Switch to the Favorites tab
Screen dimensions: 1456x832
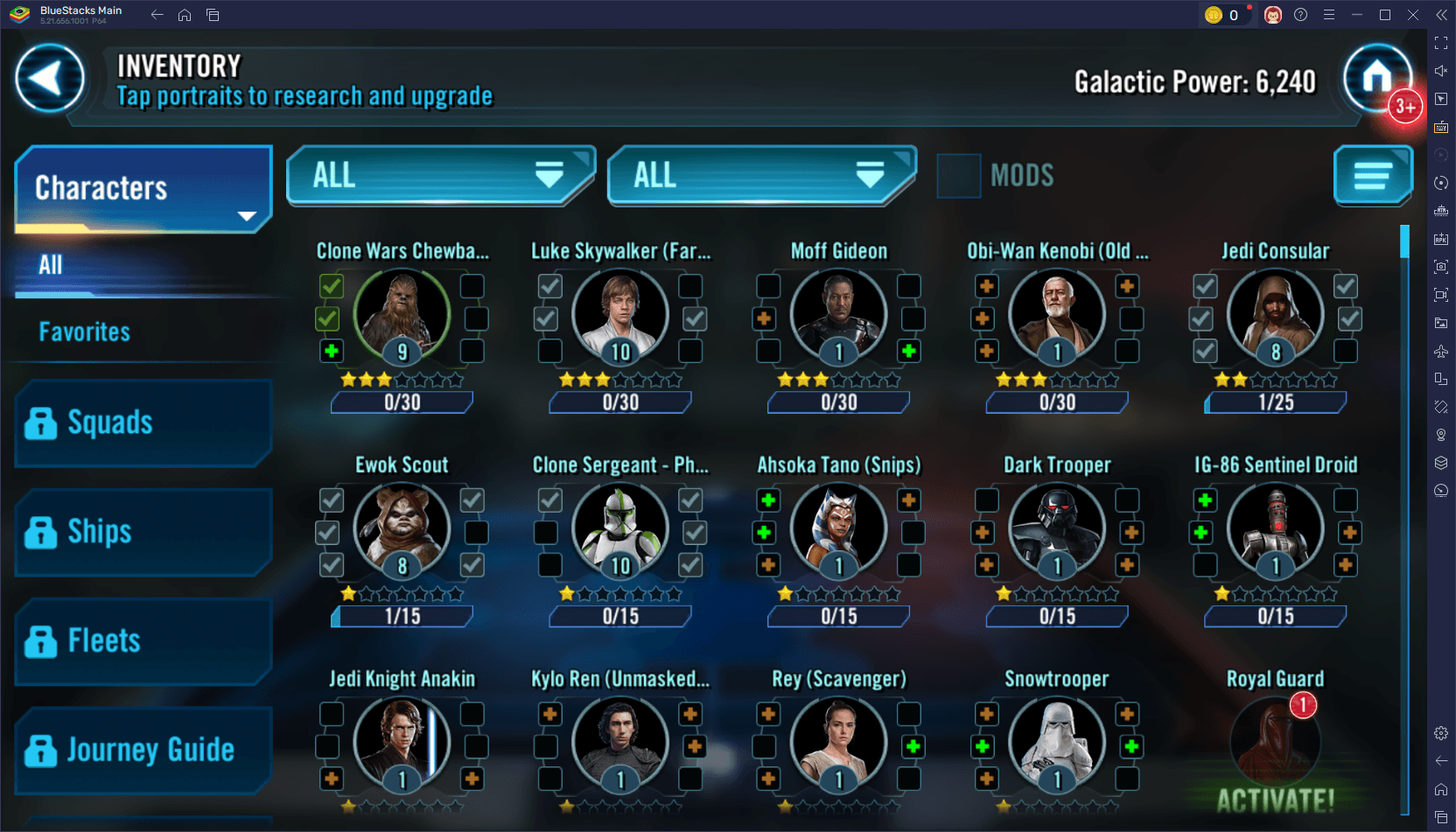click(84, 332)
